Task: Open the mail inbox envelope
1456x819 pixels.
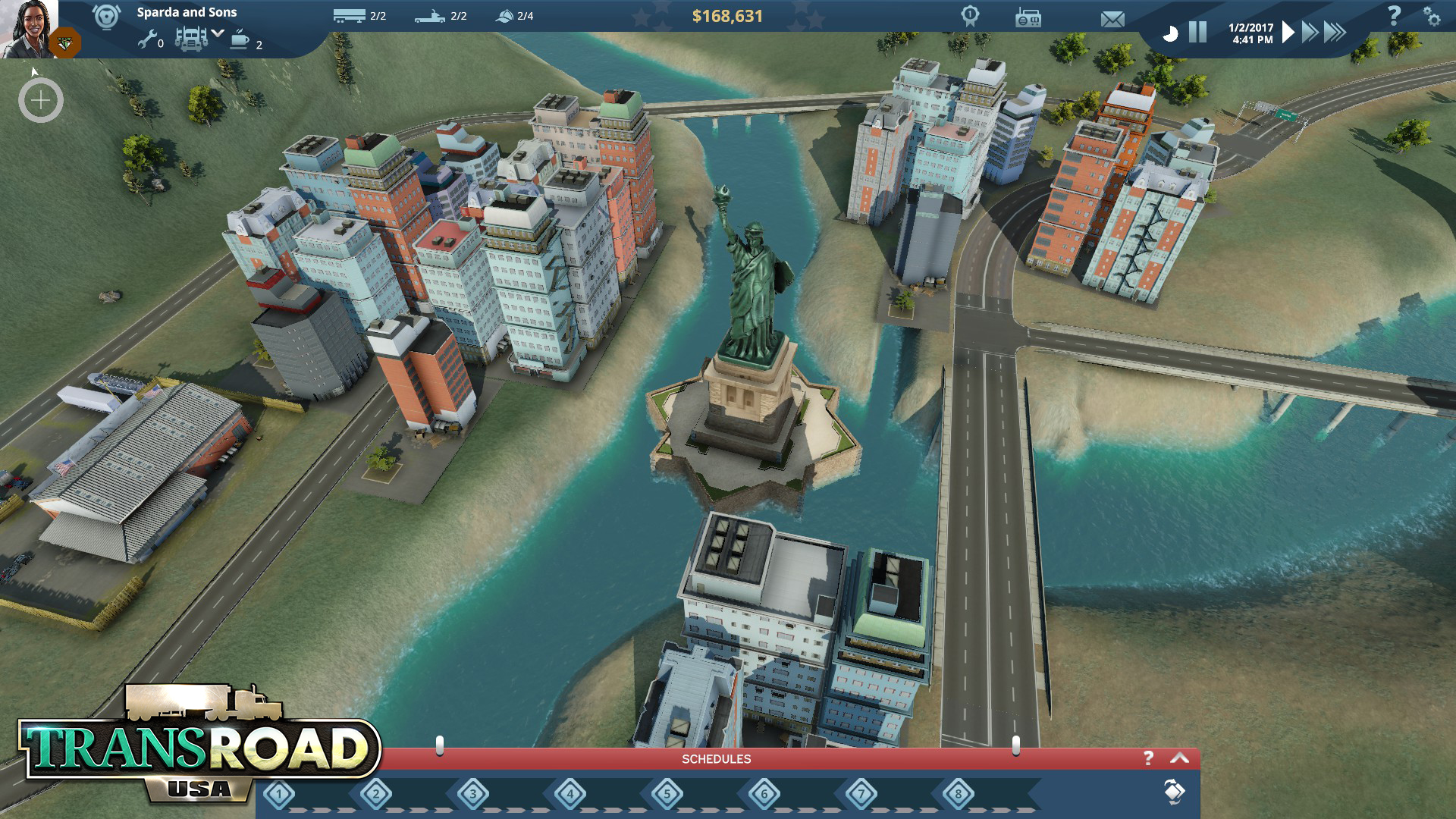Action: click(1112, 19)
